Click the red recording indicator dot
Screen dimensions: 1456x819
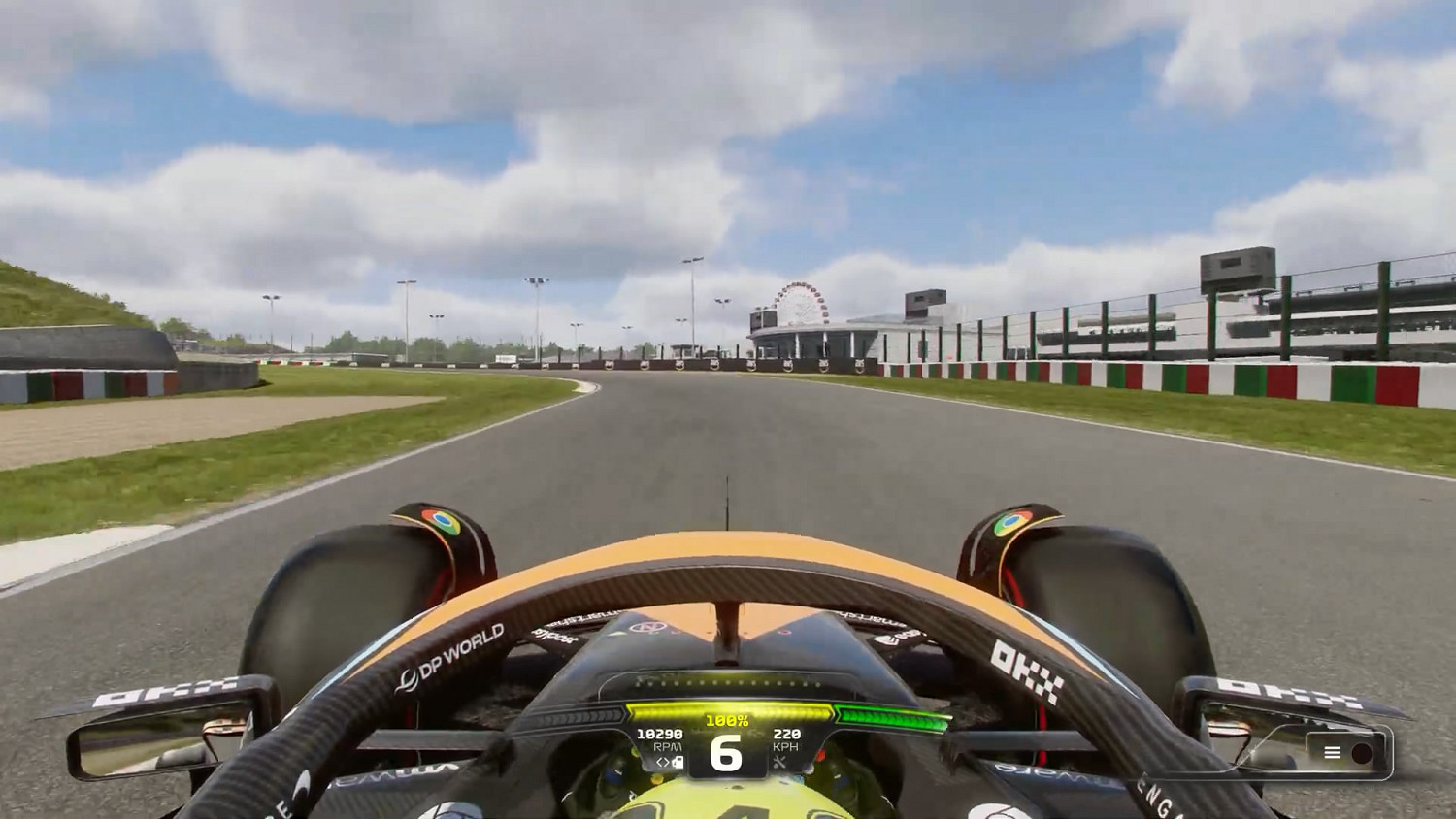(1362, 752)
